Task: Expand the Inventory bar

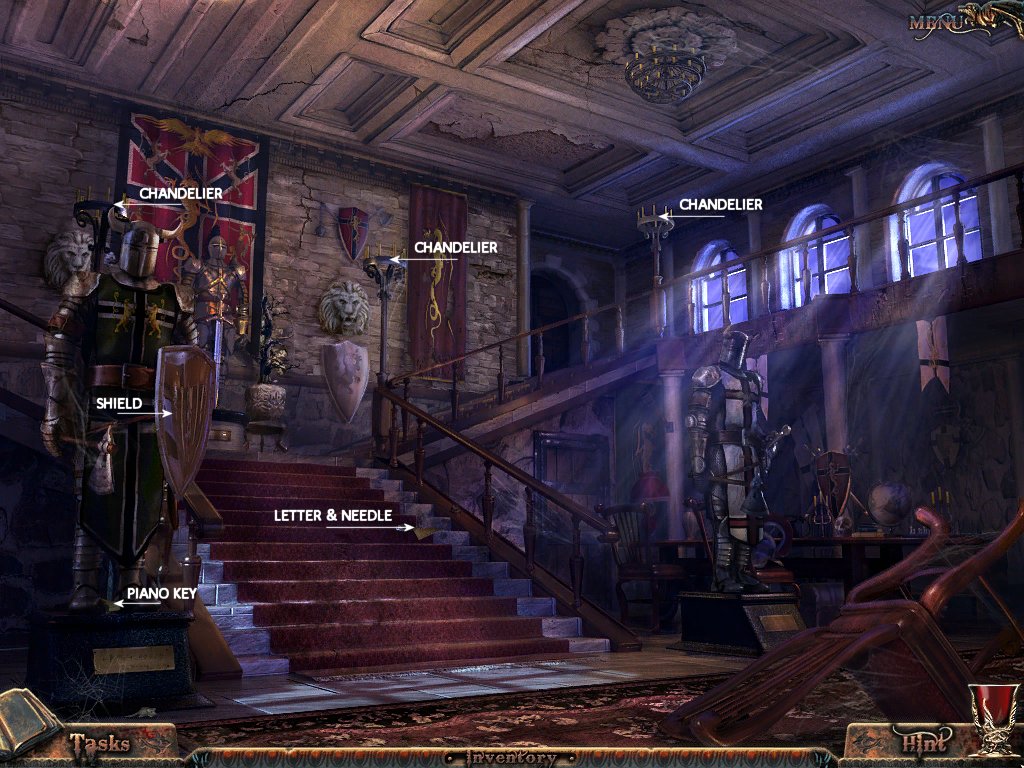Action: (512, 757)
